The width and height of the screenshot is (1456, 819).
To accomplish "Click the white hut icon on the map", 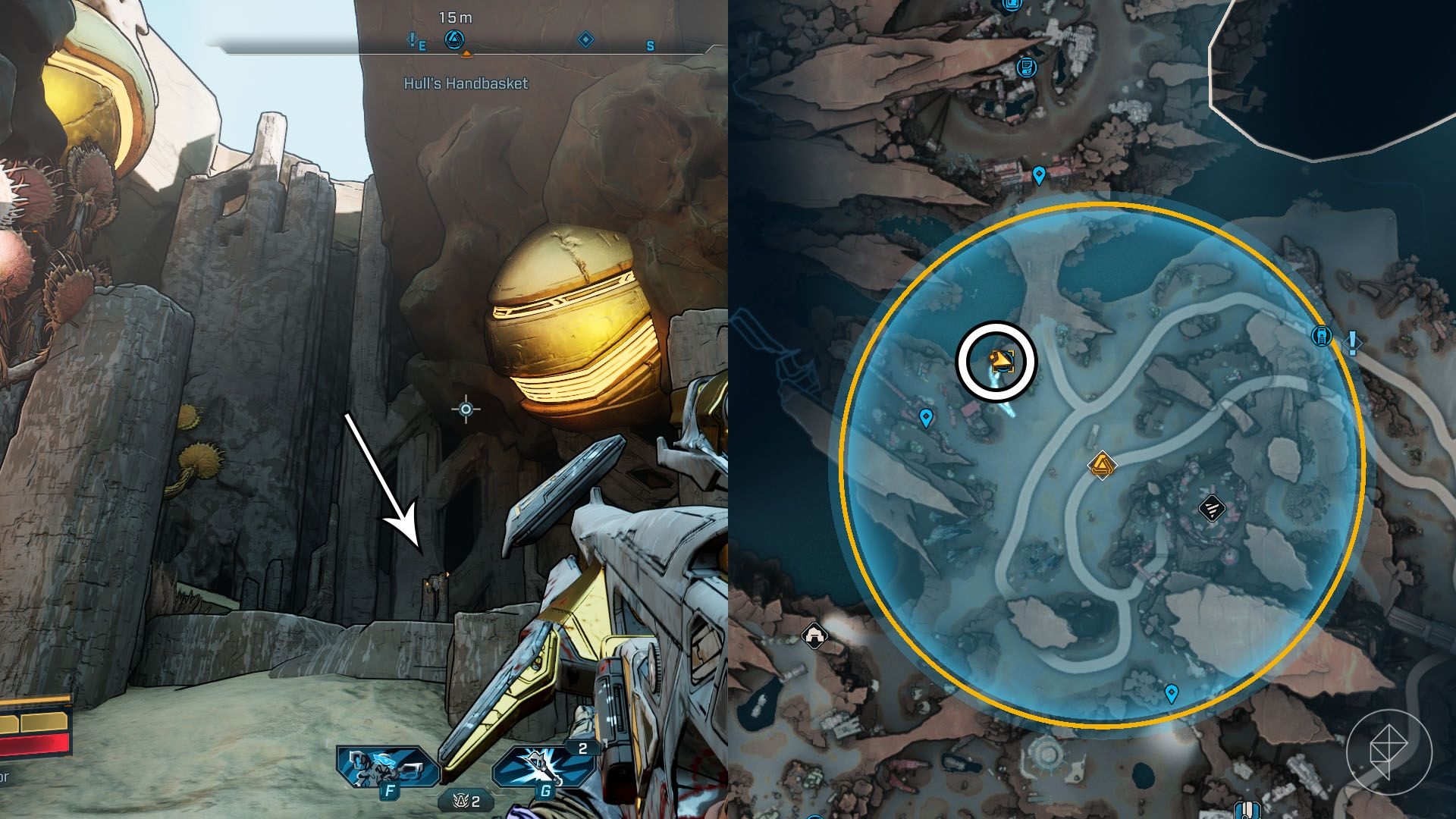I will pos(814,632).
